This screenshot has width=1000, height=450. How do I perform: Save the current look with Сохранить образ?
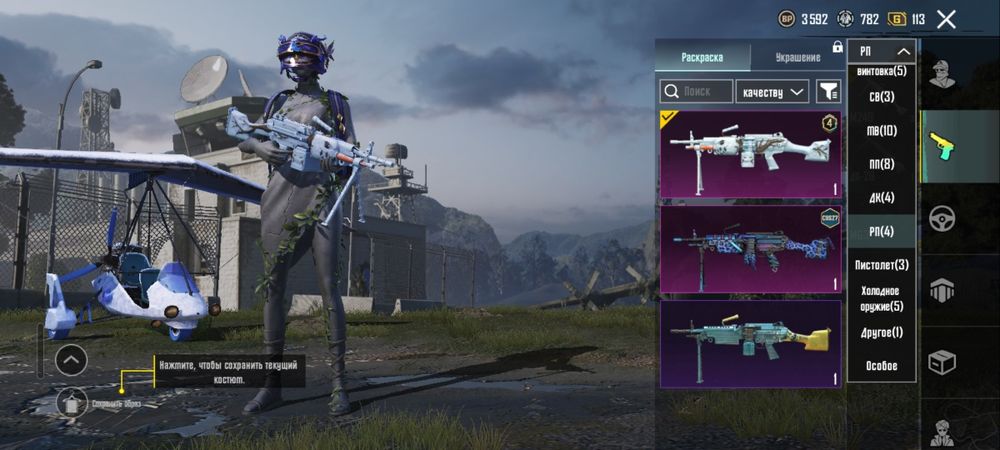pos(72,404)
